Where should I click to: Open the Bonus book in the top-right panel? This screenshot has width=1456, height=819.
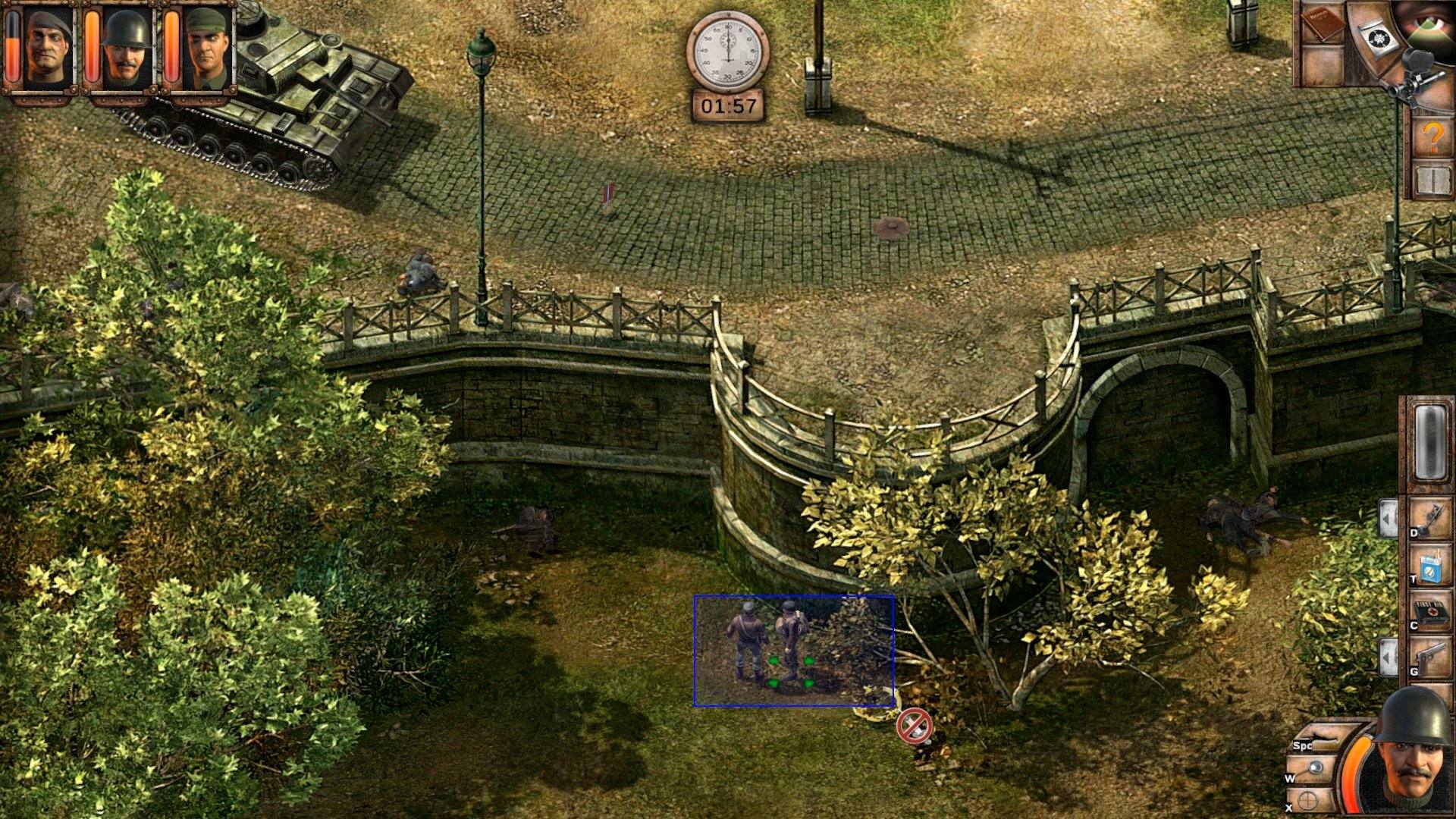click(1323, 23)
